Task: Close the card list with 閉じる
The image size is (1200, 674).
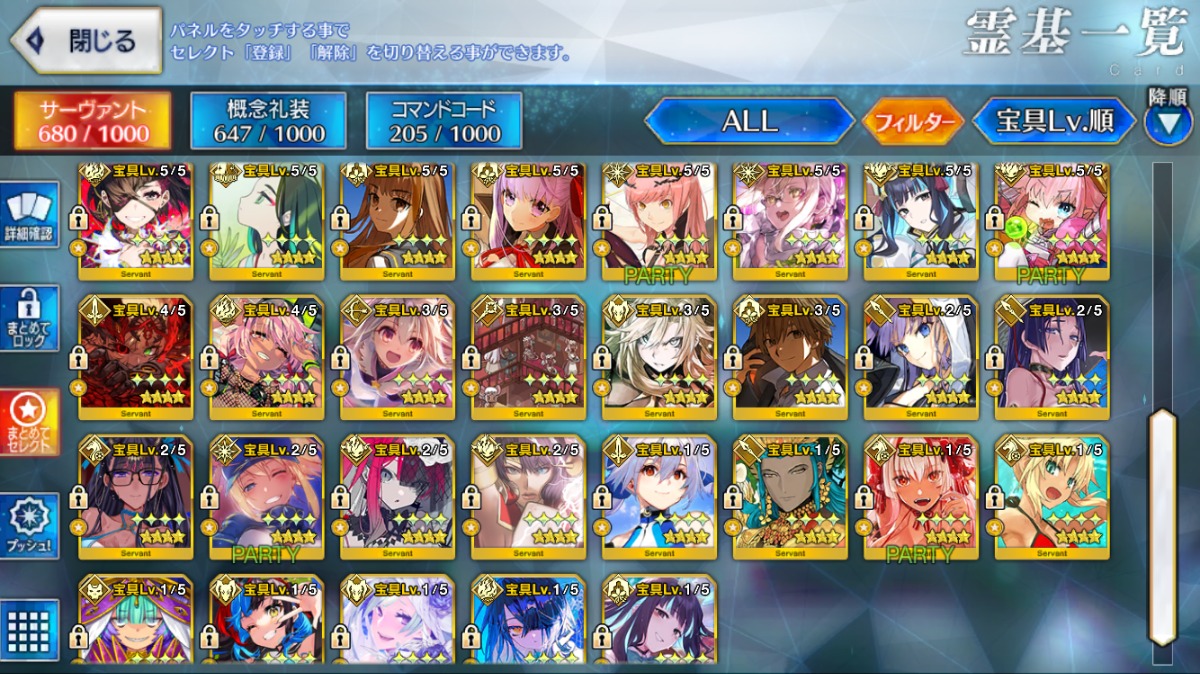Action: 86,41
